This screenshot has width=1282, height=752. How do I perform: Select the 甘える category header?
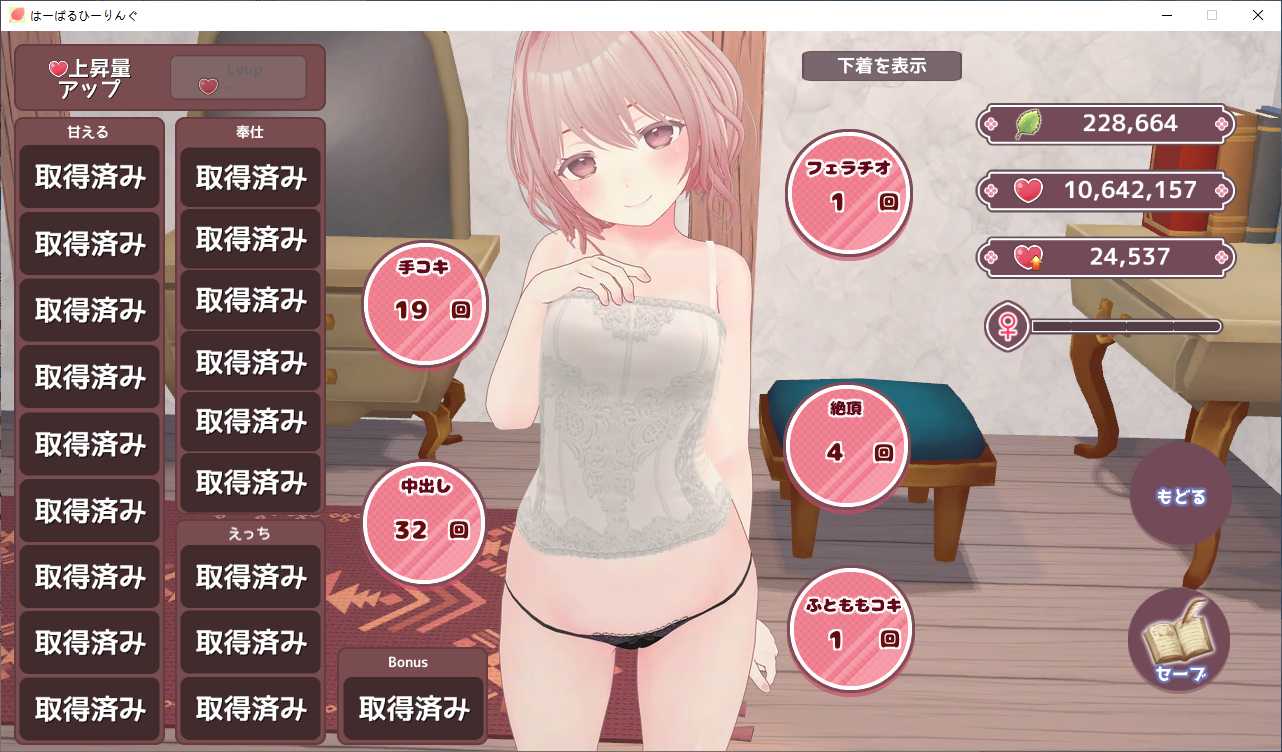[89, 131]
